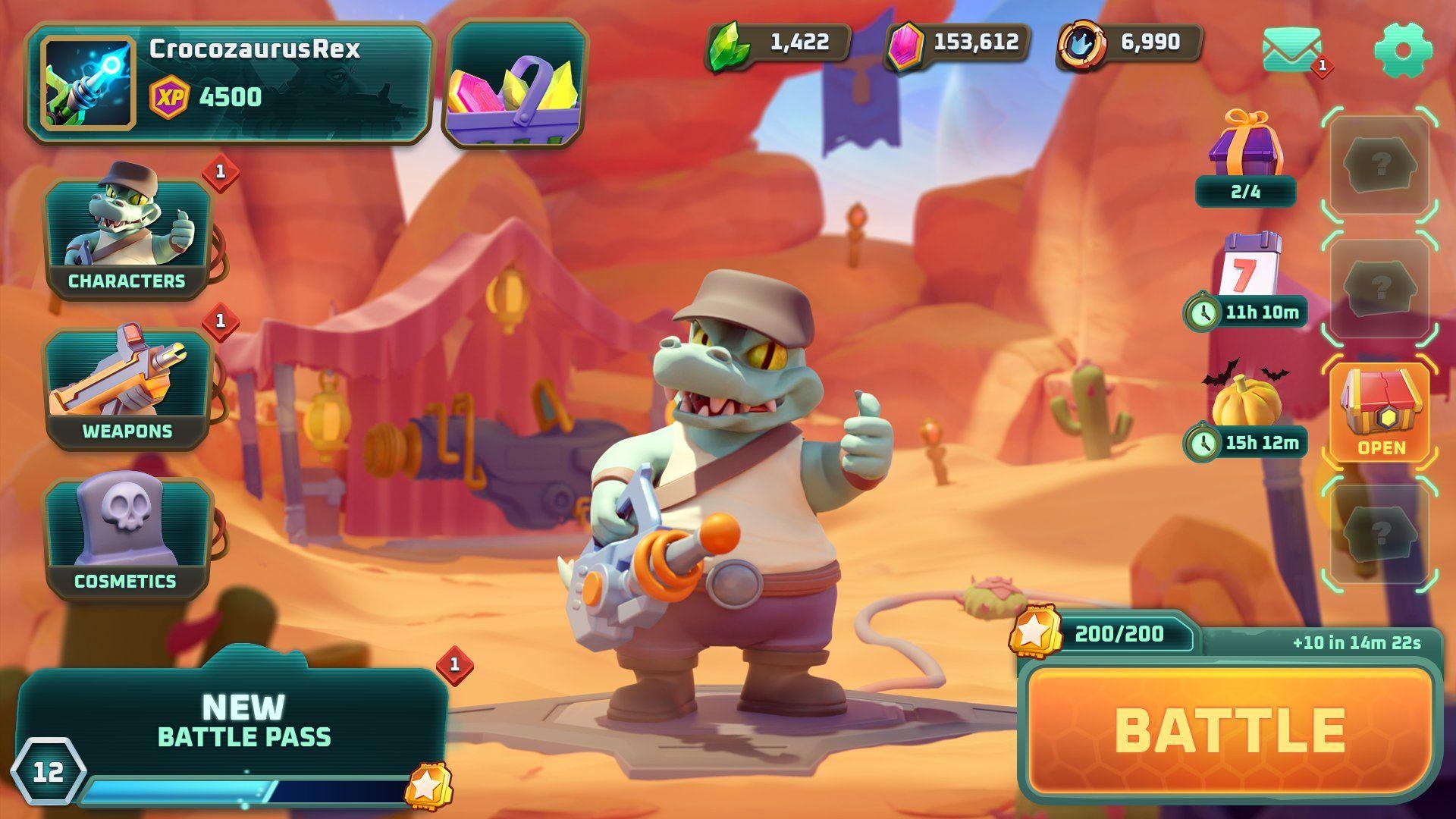This screenshot has width=1456, height=819.
Task: Open the settings gear
Action: click(1401, 49)
